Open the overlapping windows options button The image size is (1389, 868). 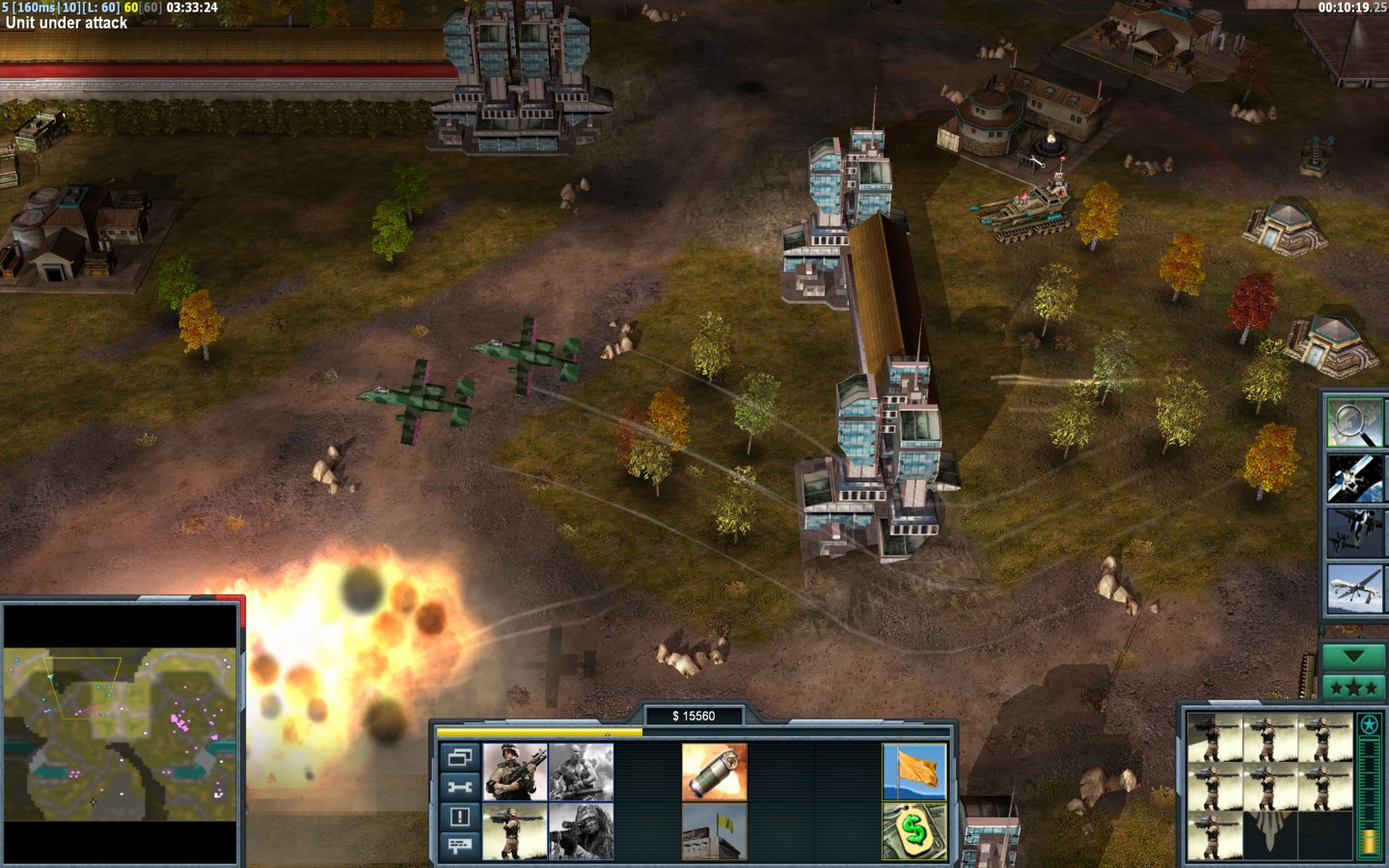(459, 757)
